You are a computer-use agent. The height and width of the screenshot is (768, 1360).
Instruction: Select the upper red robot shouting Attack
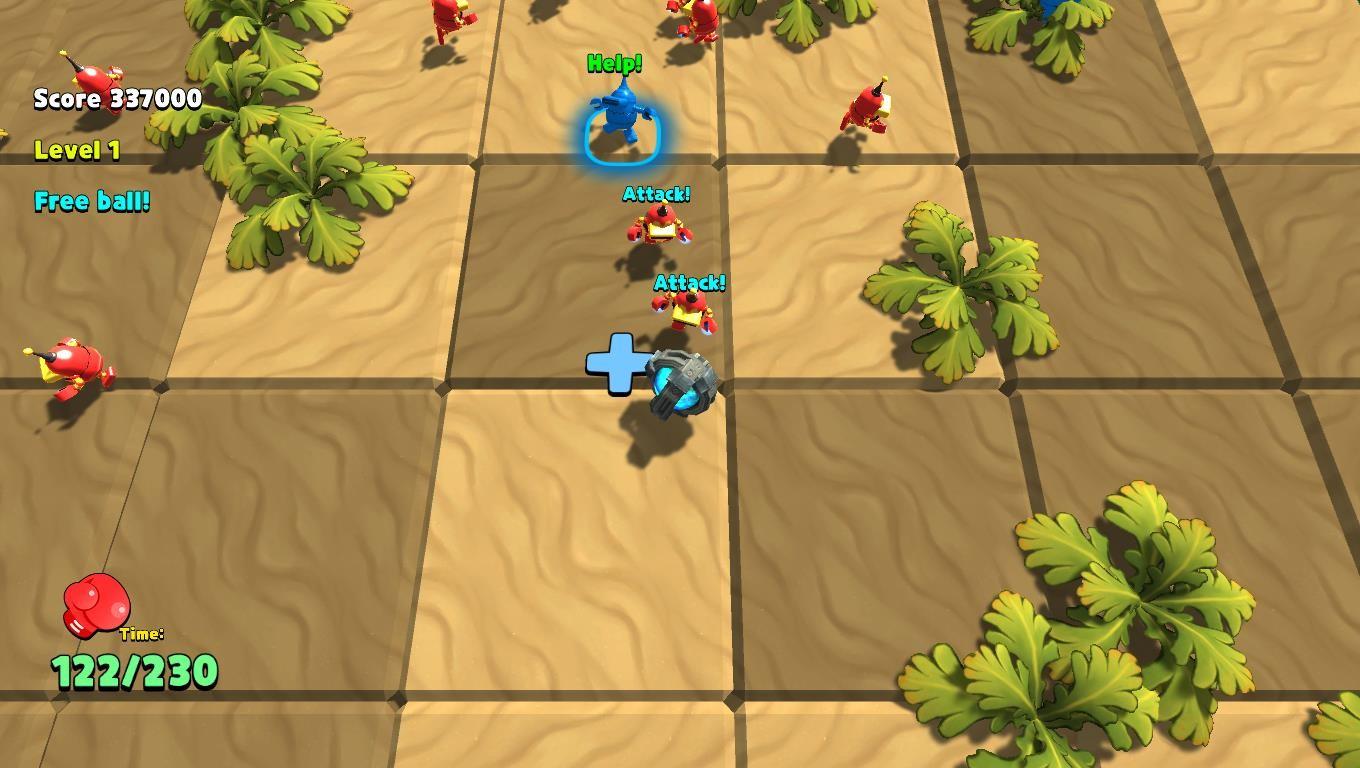point(660,225)
